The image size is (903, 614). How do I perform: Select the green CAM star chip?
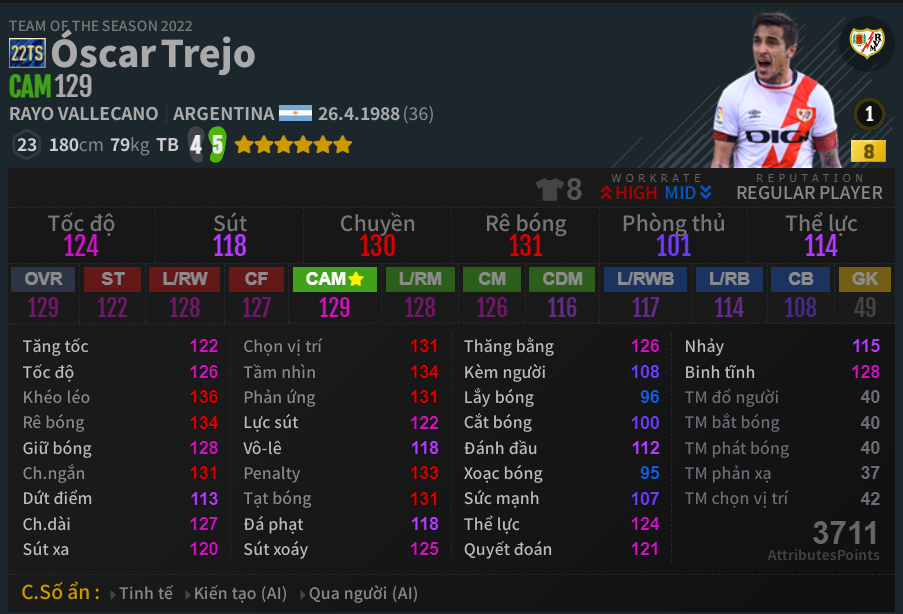[334, 279]
